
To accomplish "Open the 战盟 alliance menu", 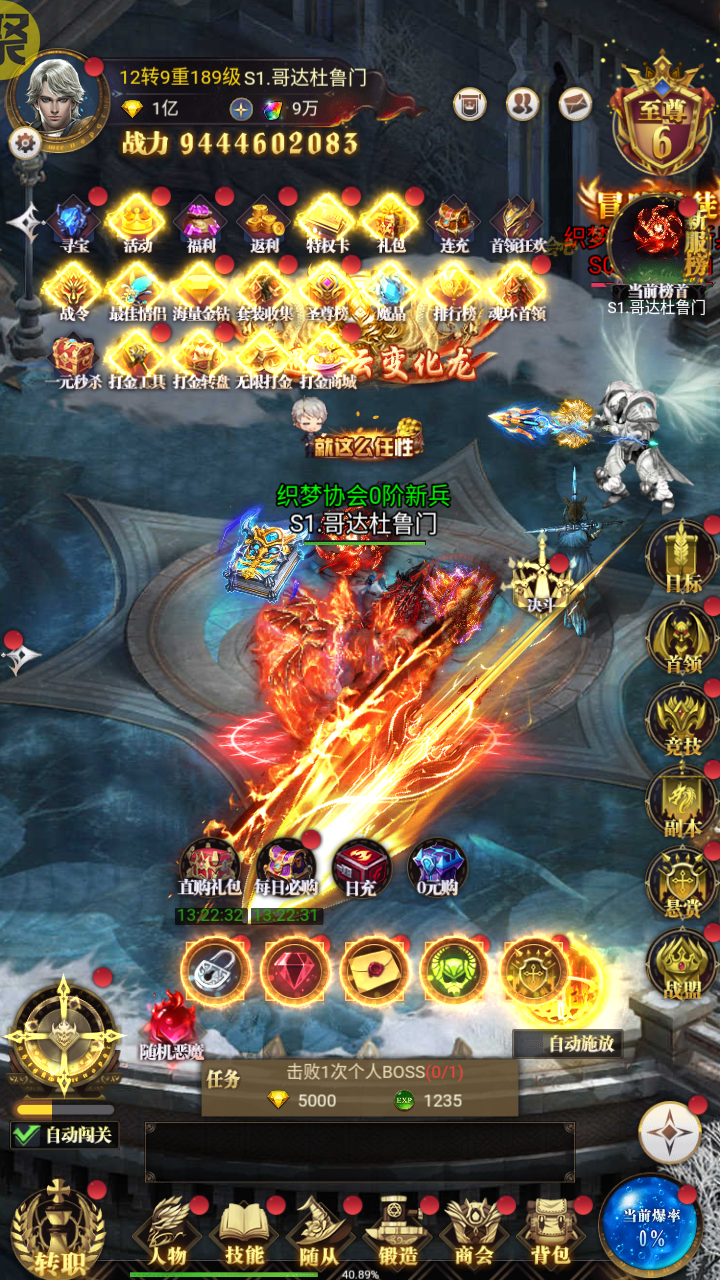I will tap(681, 962).
